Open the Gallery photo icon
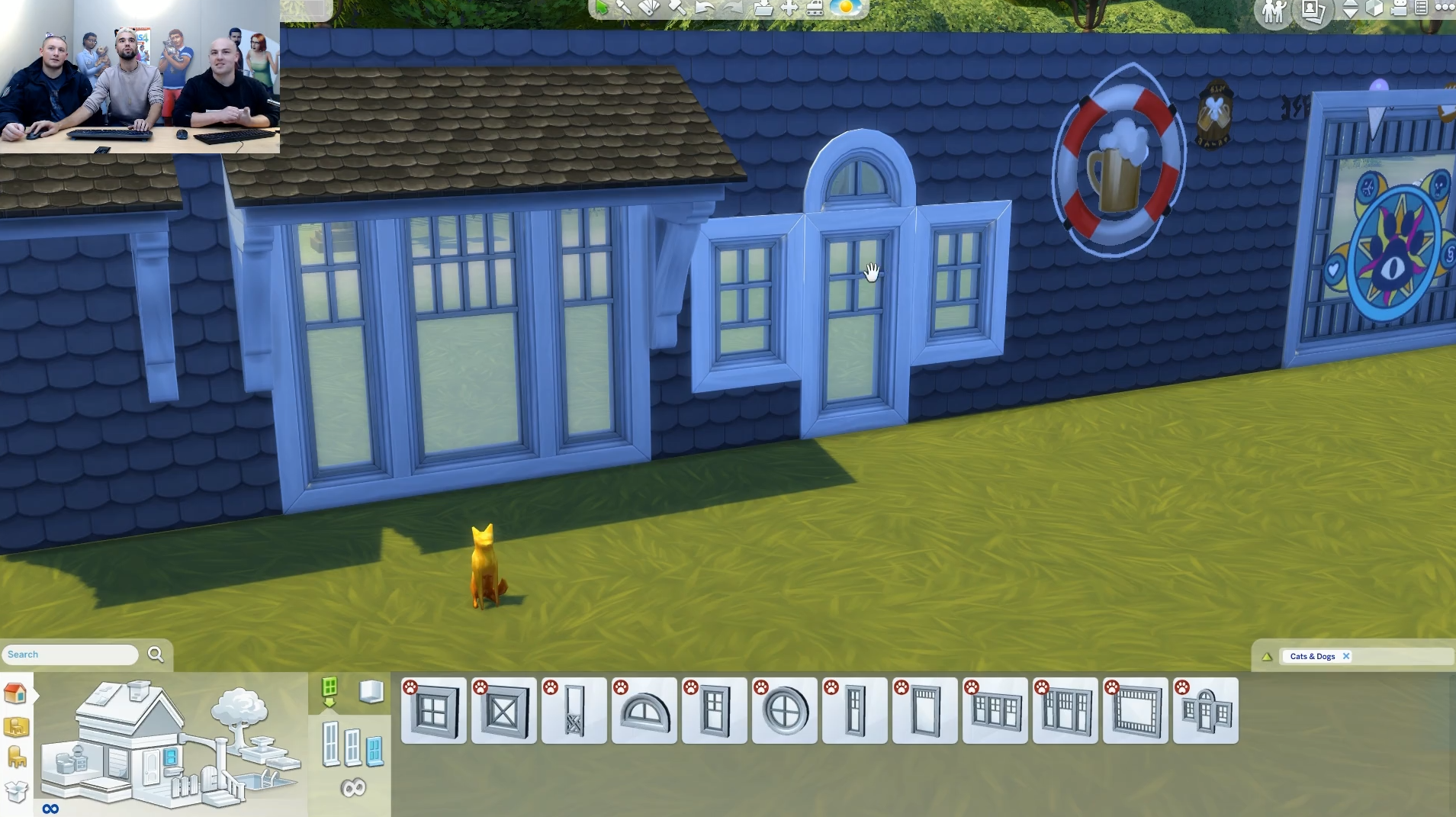This screenshot has width=1456, height=817. click(x=1313, y=10)
